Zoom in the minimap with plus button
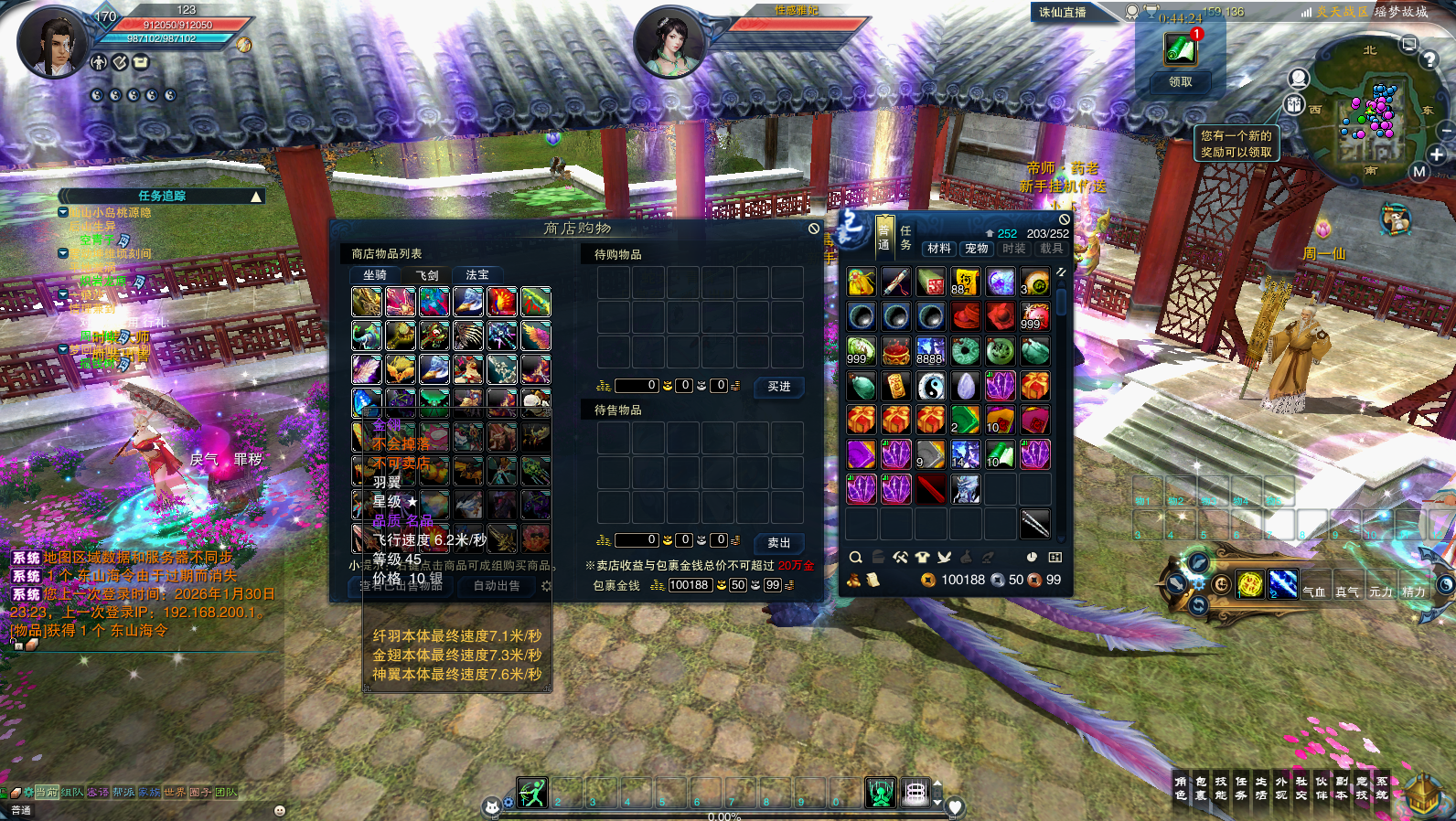This screenshot has width=1456, height=821. click(x=1437, y=155)
